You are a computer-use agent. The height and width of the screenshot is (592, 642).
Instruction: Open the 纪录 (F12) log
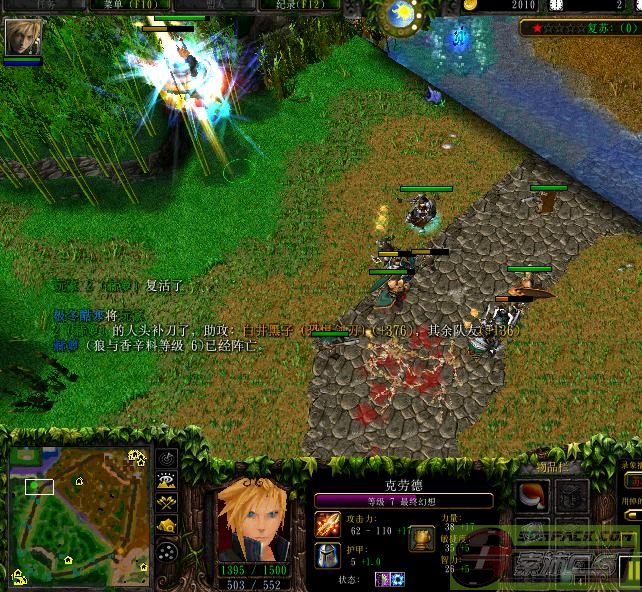coord(299,5)
